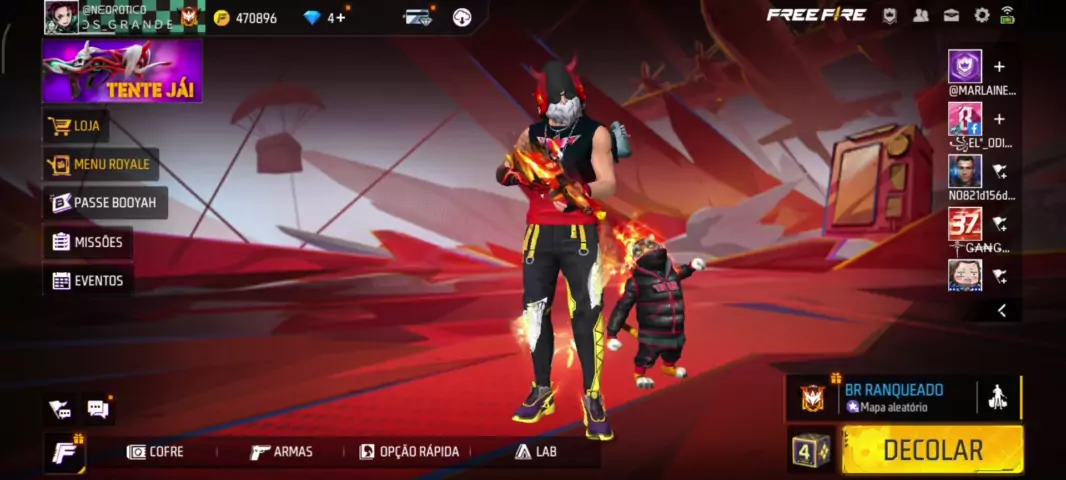Open the EVENTOS calendar
1066x480 pixels.
coord(88,281)
